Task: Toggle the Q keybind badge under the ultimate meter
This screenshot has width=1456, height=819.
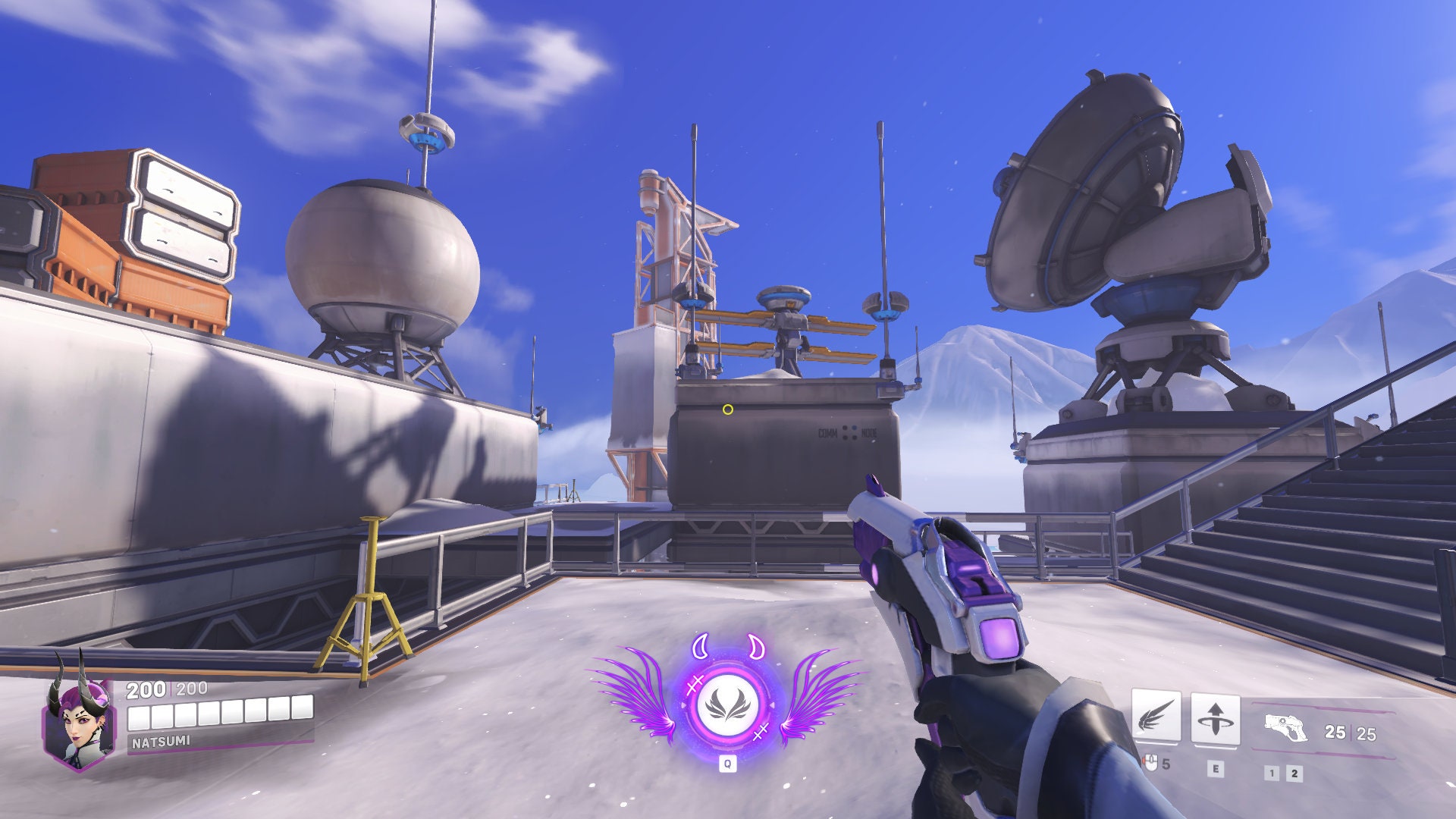Action: point(728,762)
